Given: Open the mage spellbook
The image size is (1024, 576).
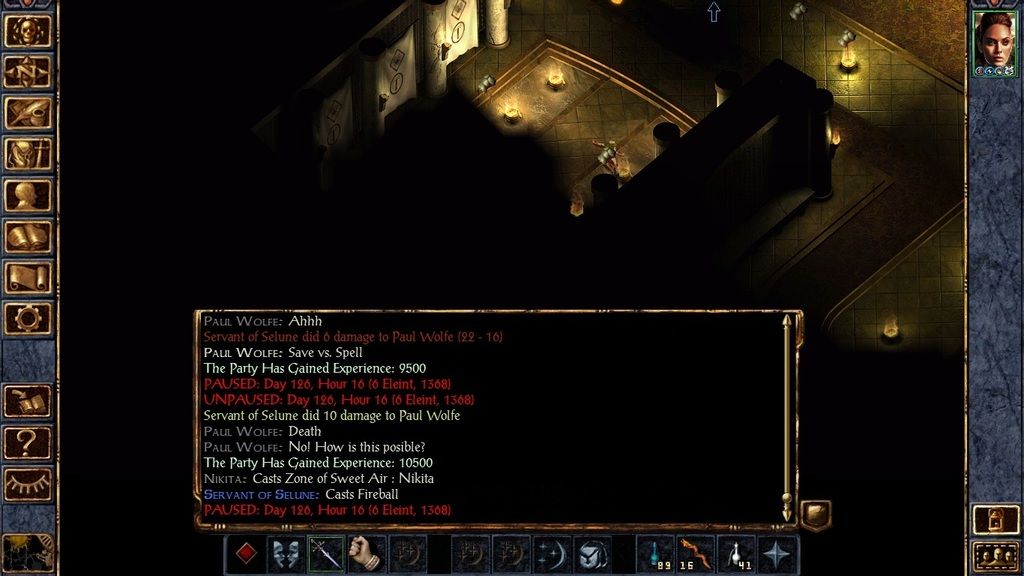Looking at the screenshot, I should (28, 236).
